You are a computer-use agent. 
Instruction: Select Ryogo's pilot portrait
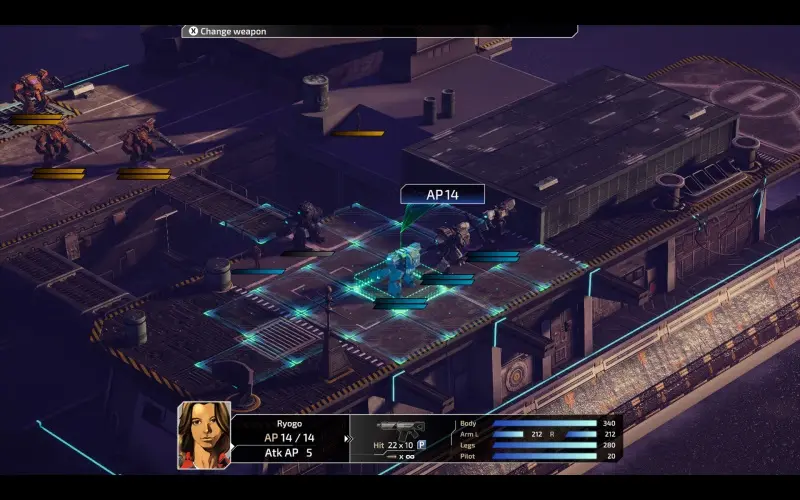(x=204, y=435)
